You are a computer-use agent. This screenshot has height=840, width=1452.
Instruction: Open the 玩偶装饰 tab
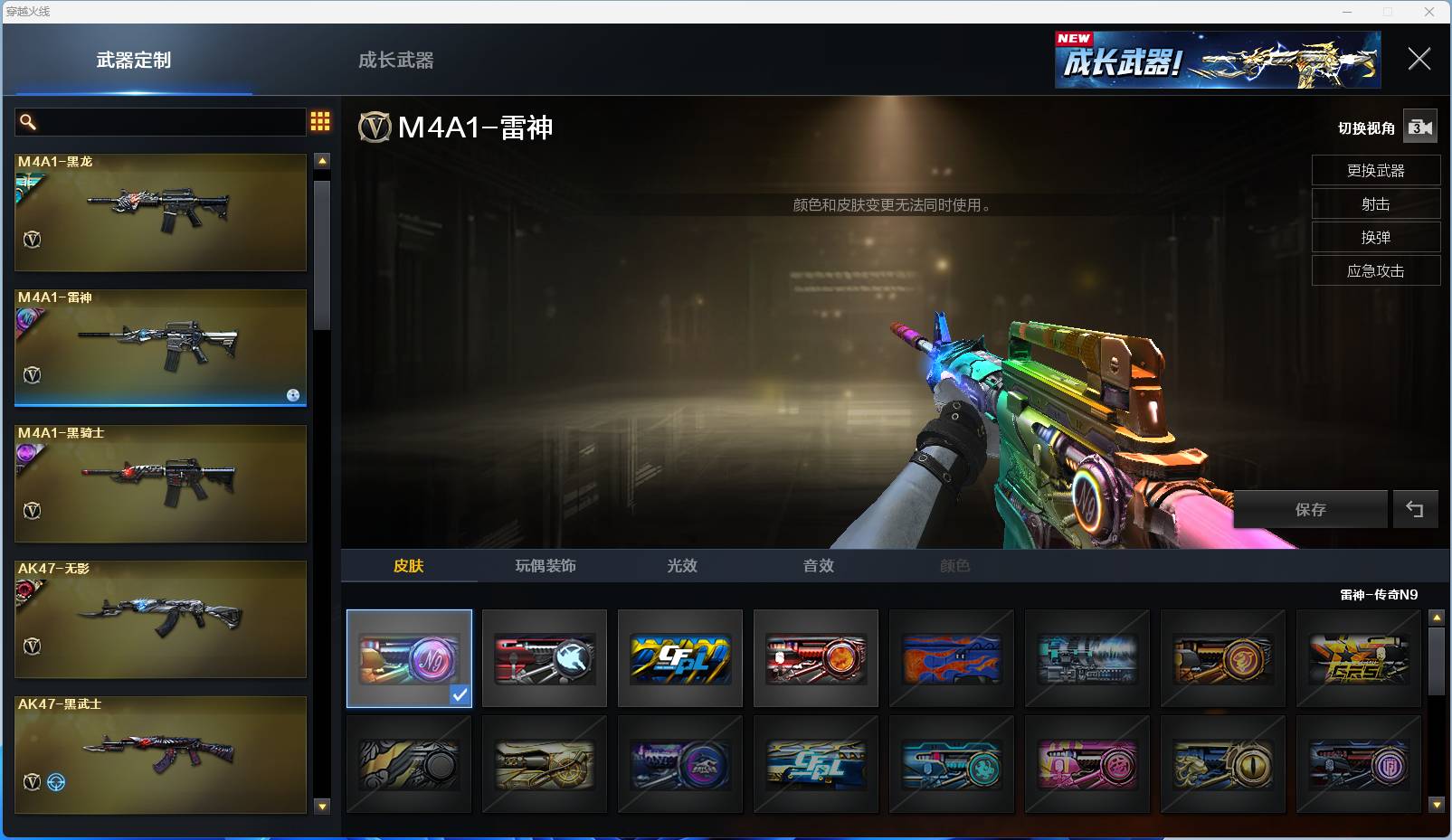pos(546,566)
